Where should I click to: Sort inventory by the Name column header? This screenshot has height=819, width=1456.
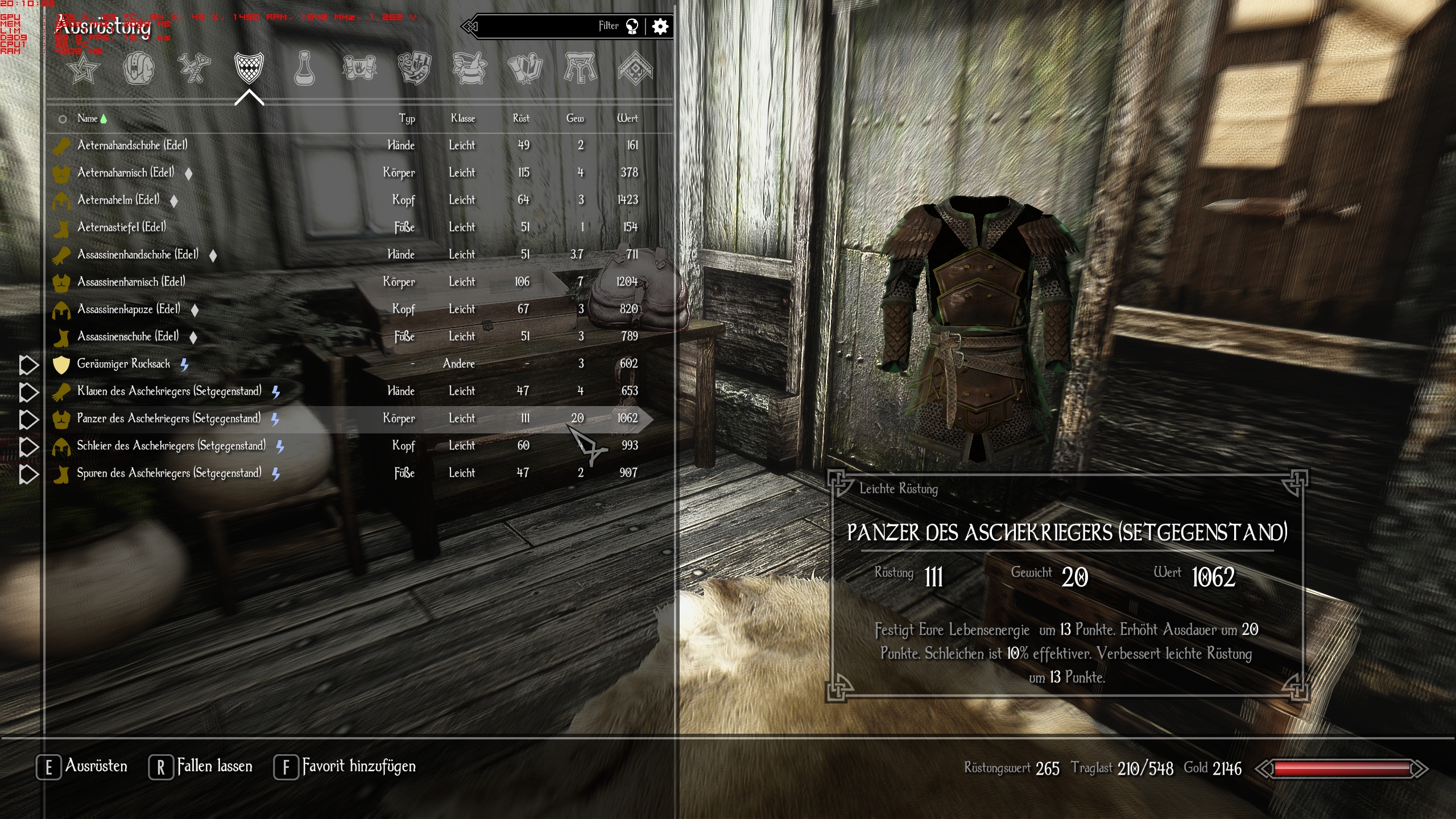click(x=87, y=118)
